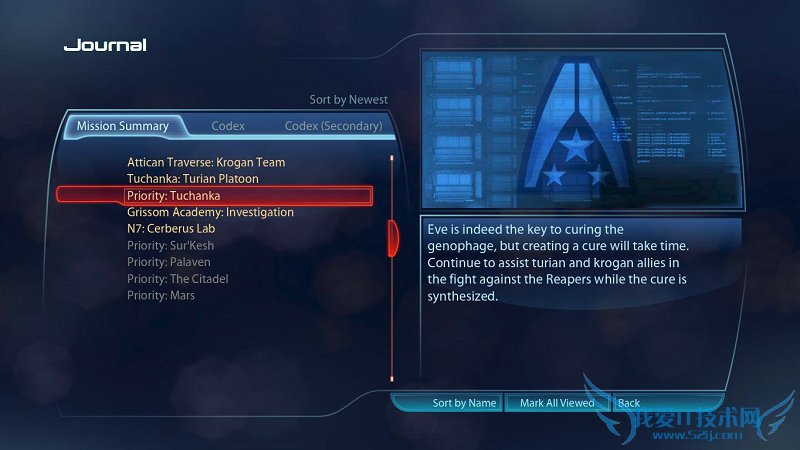
Task: Switch to the Mission Summary tab
Action: click(122, 127)
